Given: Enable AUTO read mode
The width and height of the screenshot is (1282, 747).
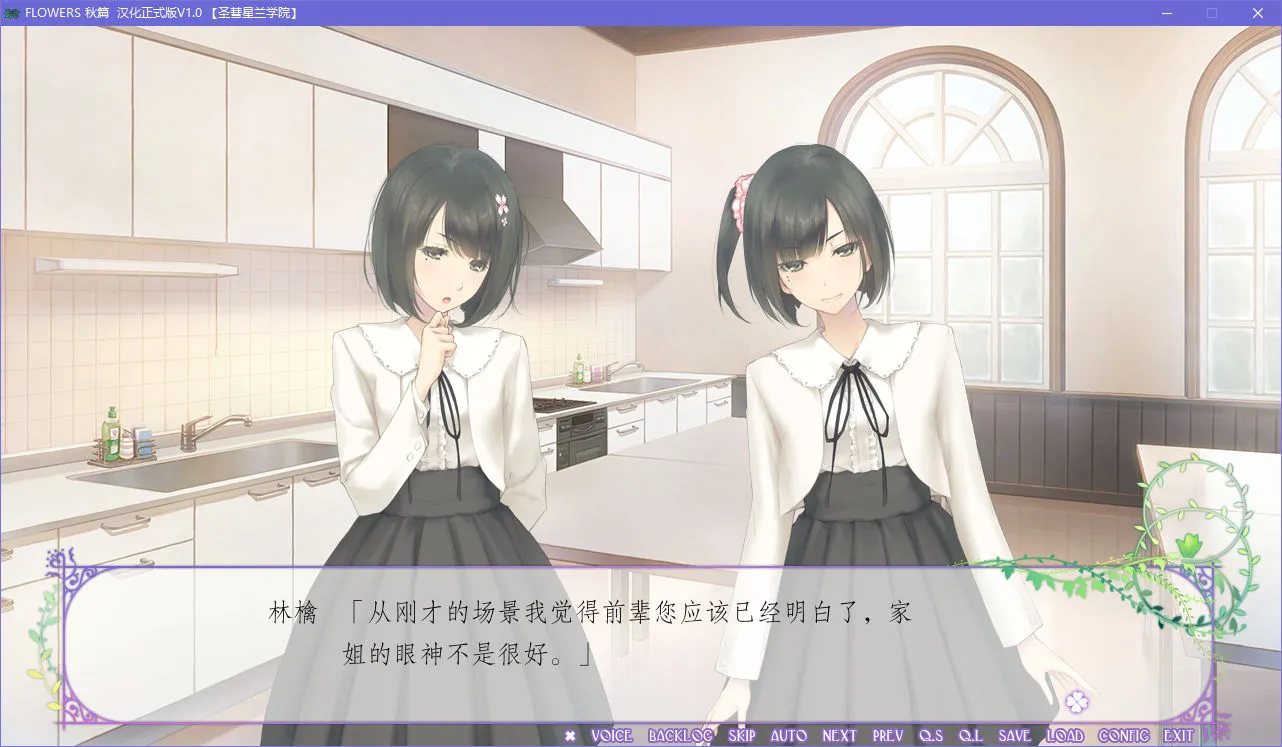Looking at the screenshot, I should click(x=789, y=736).
